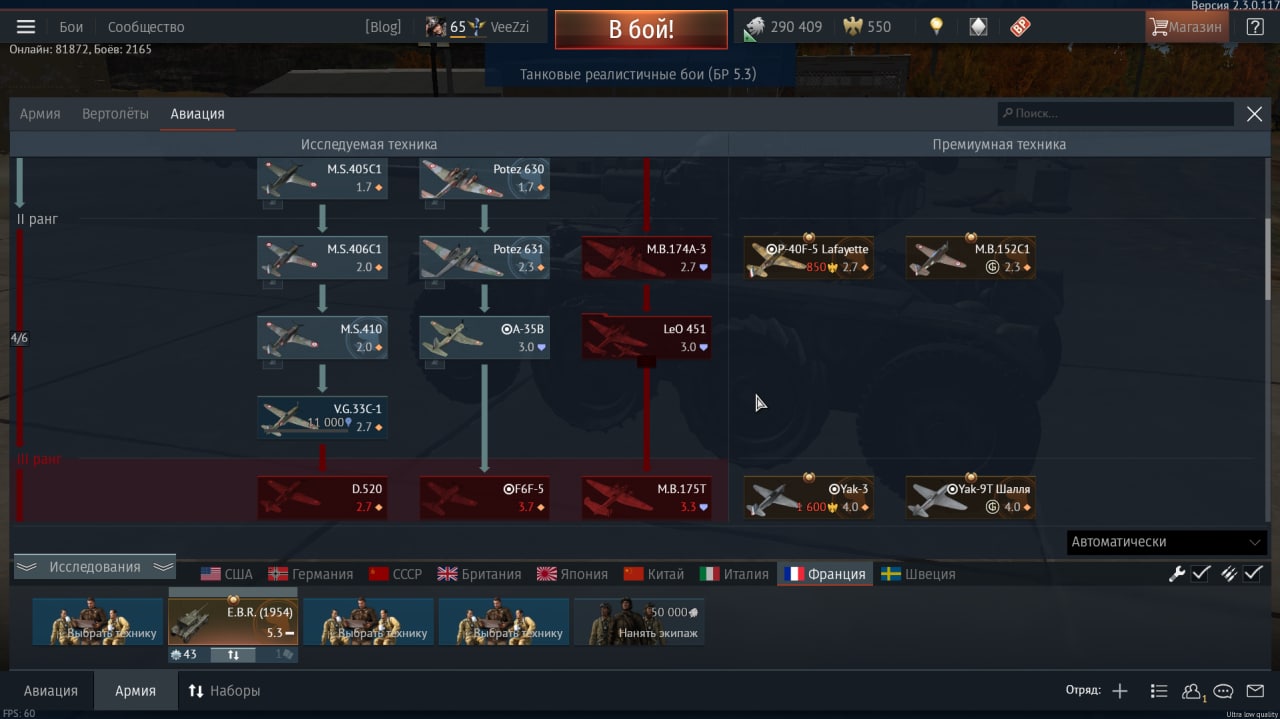Start the battle with В бой!
The width and height of the screenshot is (1280, 719).
[641, 29]
